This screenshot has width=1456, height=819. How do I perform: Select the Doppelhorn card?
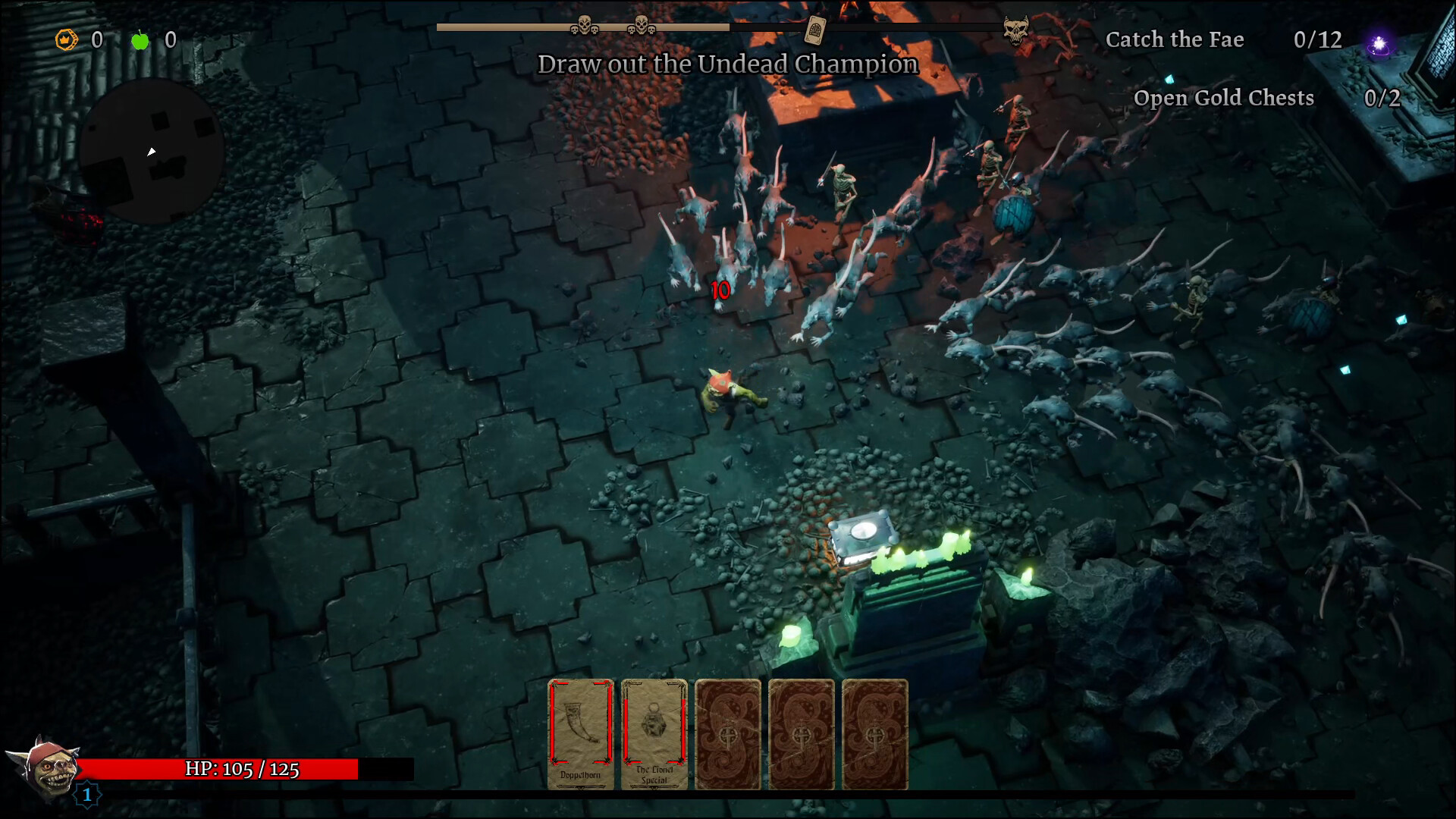[x=580, y=732]
